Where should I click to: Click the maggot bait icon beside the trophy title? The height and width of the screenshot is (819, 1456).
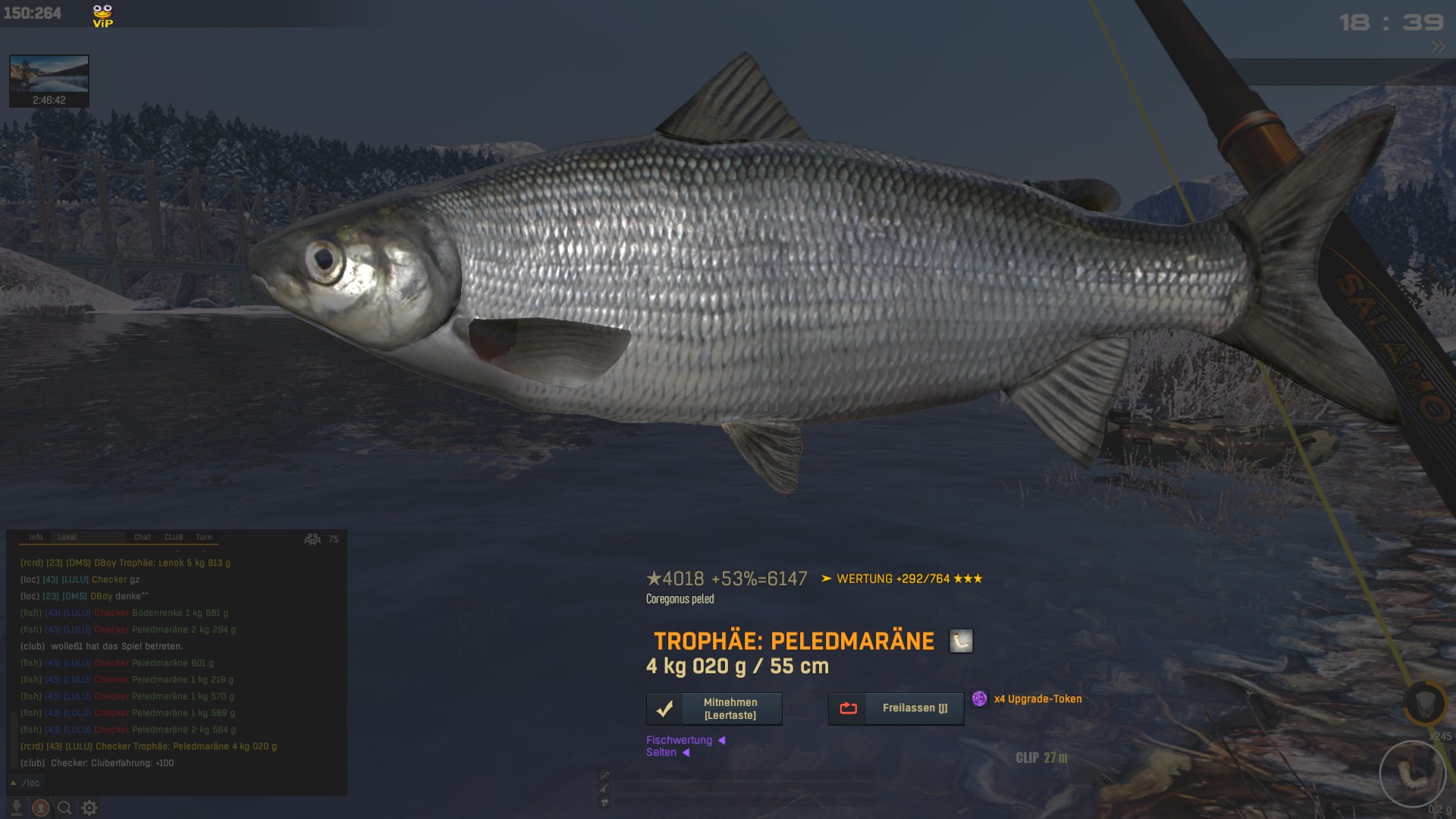(x=961, y=642)
